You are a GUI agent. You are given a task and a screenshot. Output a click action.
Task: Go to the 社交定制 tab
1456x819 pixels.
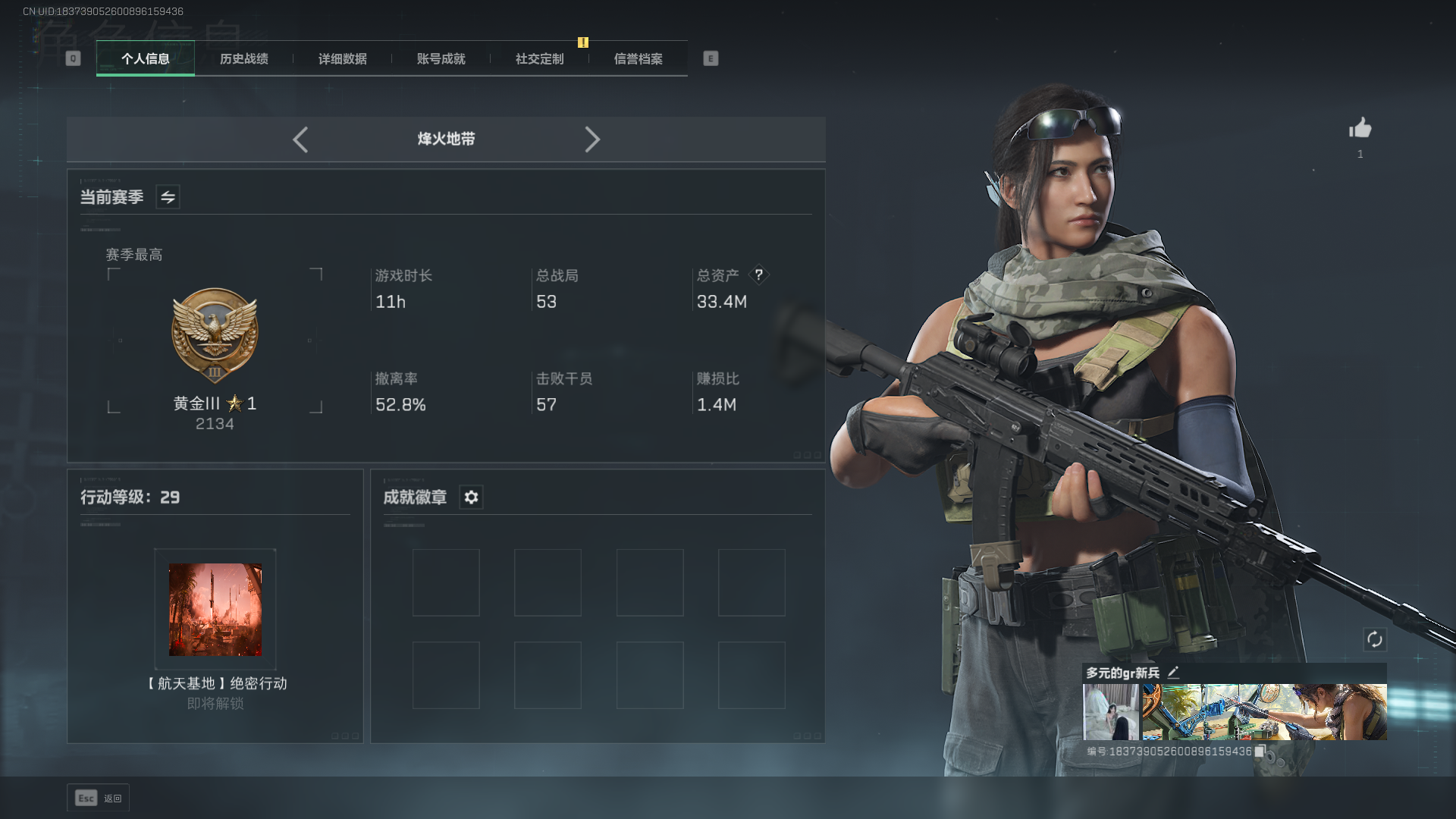540,59
